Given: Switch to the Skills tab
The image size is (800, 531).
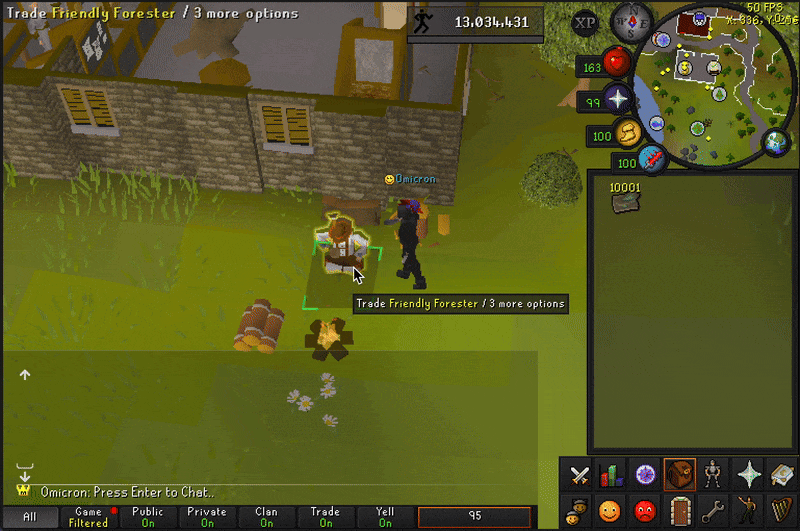Looking at the screenshot, I should (x=611, y=475).
